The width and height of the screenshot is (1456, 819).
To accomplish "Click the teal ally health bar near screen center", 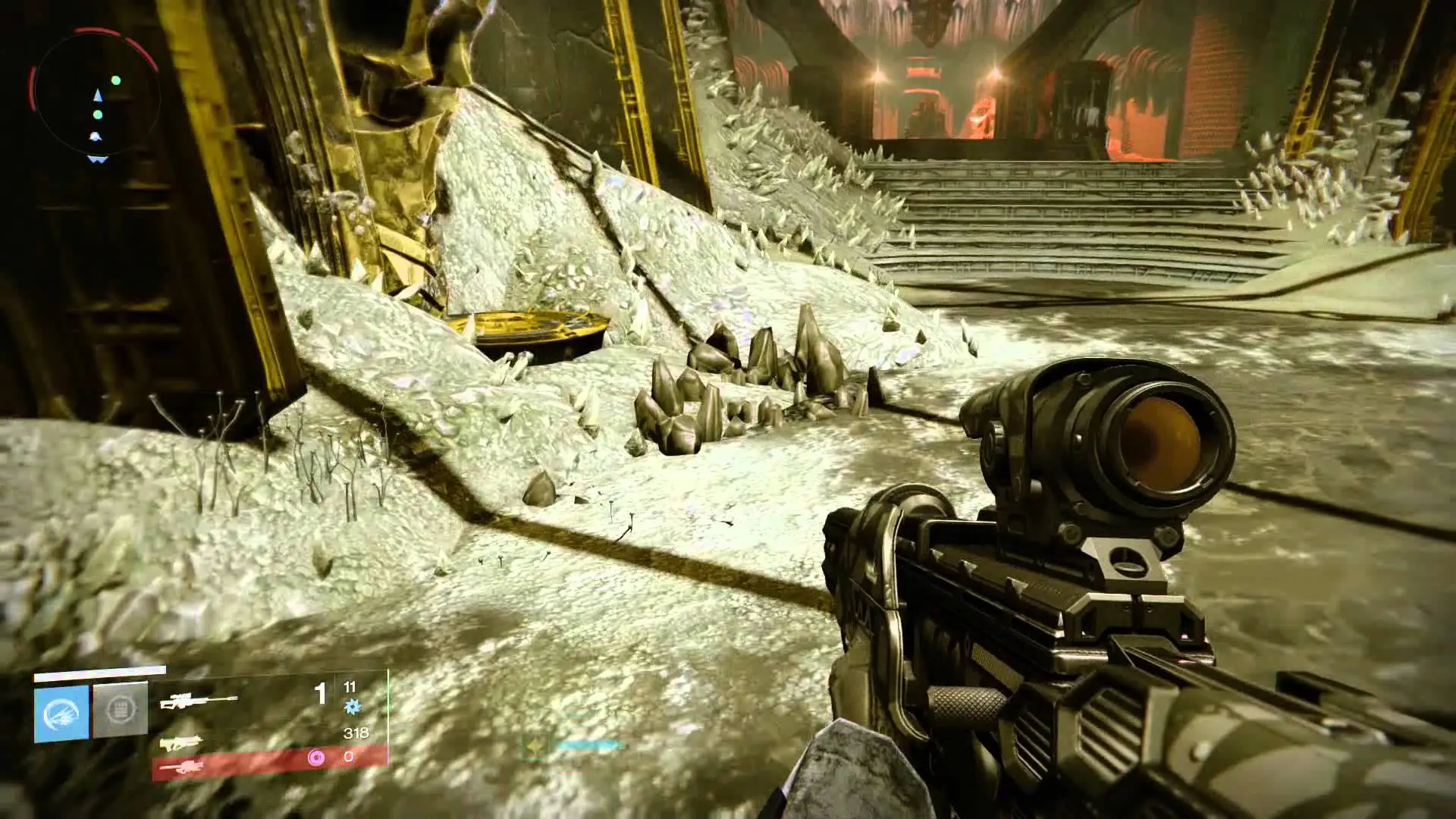I will pyautogui.click(x=588, y=745).
